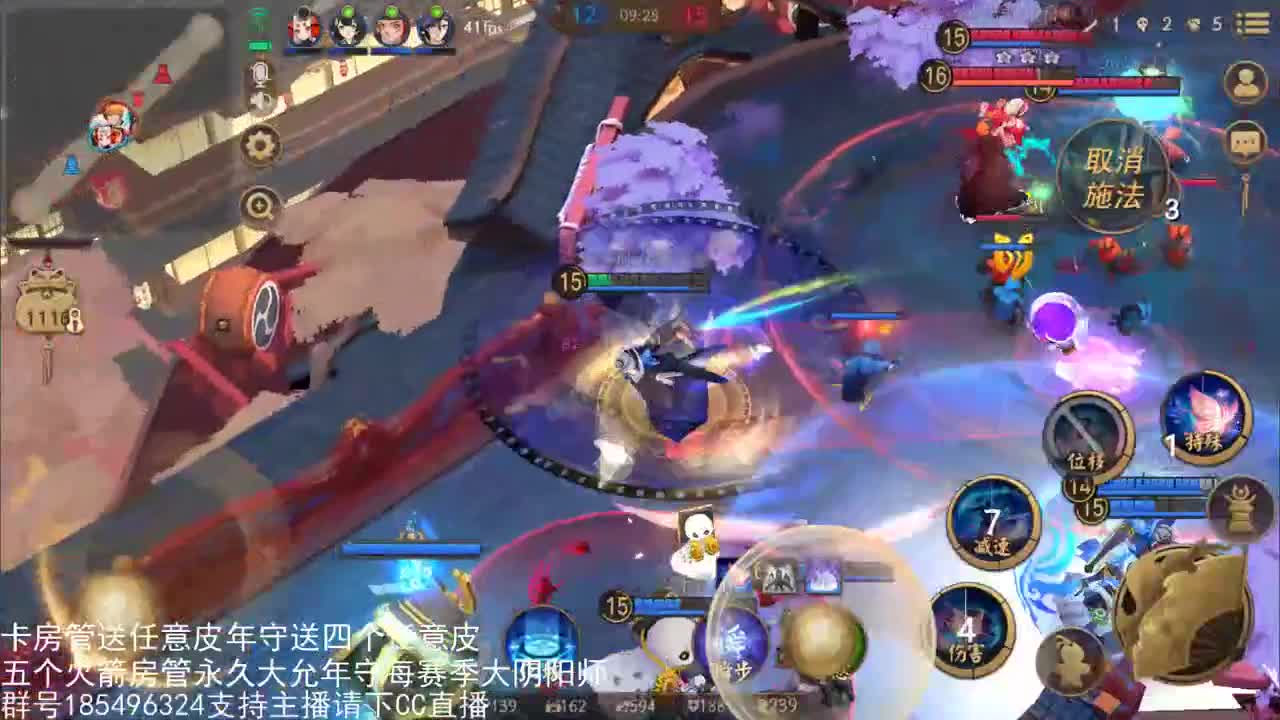The height and width of the screenshot is (720, 1280).
Task: Toggle the loudspeaker sound on or off
Action: coord(260,102)
